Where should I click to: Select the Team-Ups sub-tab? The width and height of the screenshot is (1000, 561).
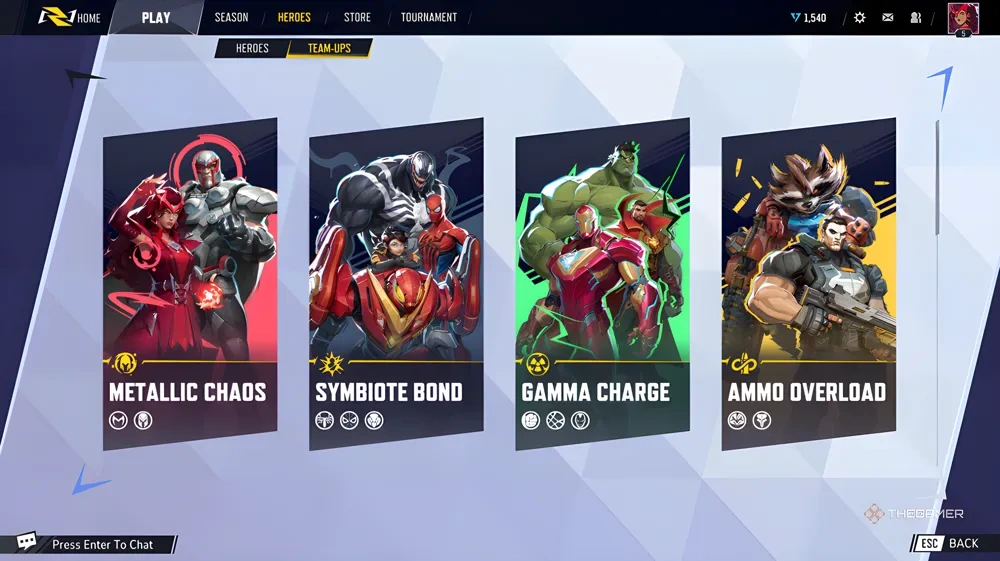[329, 48]
